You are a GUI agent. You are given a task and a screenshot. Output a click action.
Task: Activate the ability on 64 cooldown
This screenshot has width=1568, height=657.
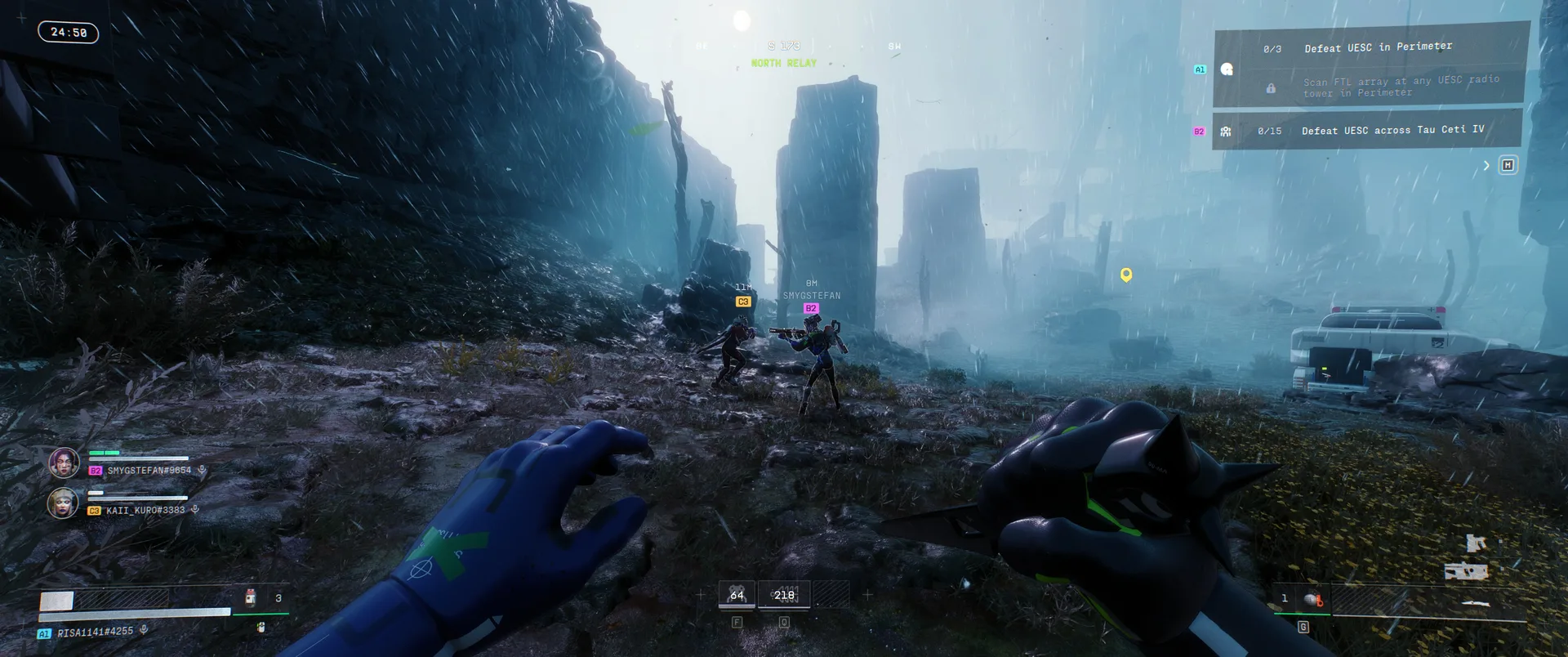coord(737,595)
